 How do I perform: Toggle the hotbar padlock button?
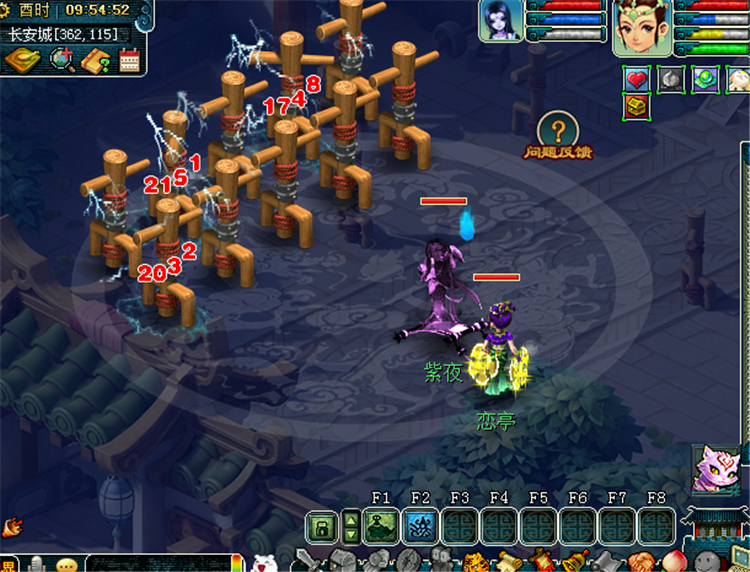[x=322, y=525]
